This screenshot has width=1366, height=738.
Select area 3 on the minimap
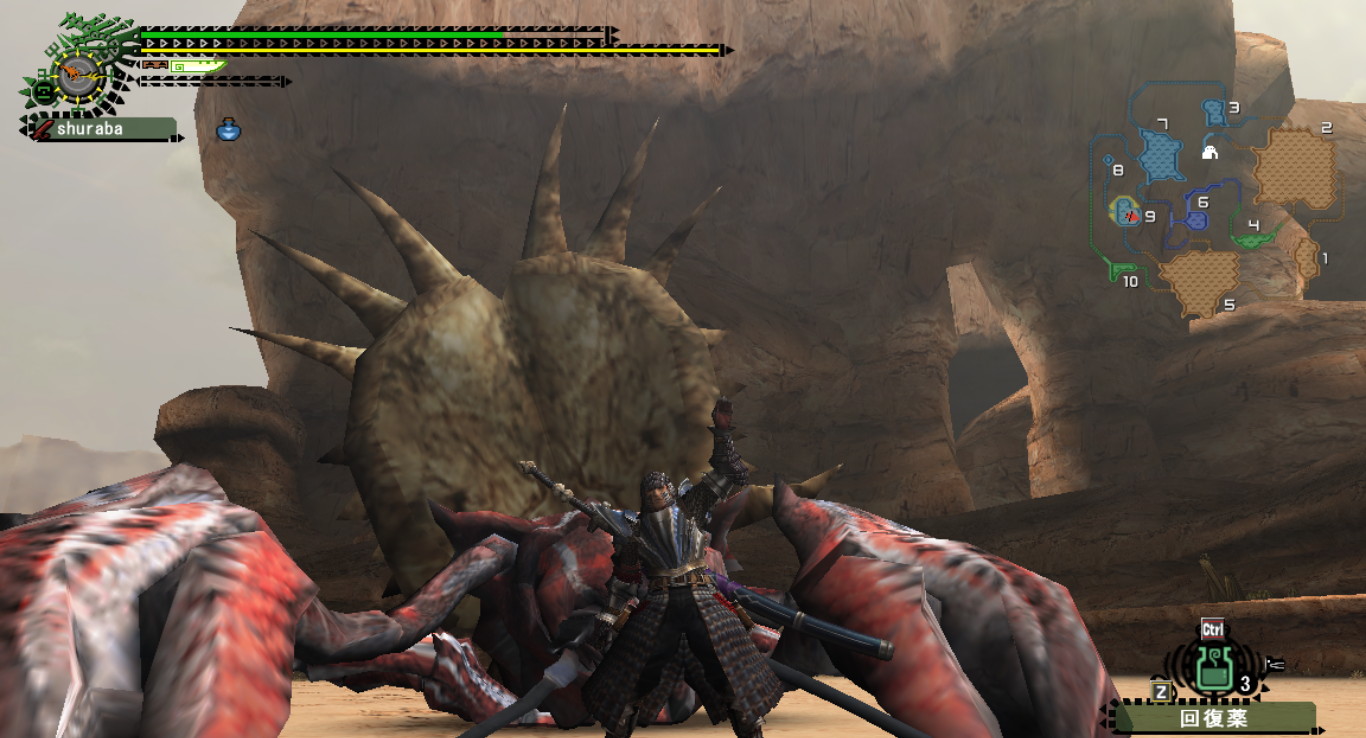(1215, 111)
